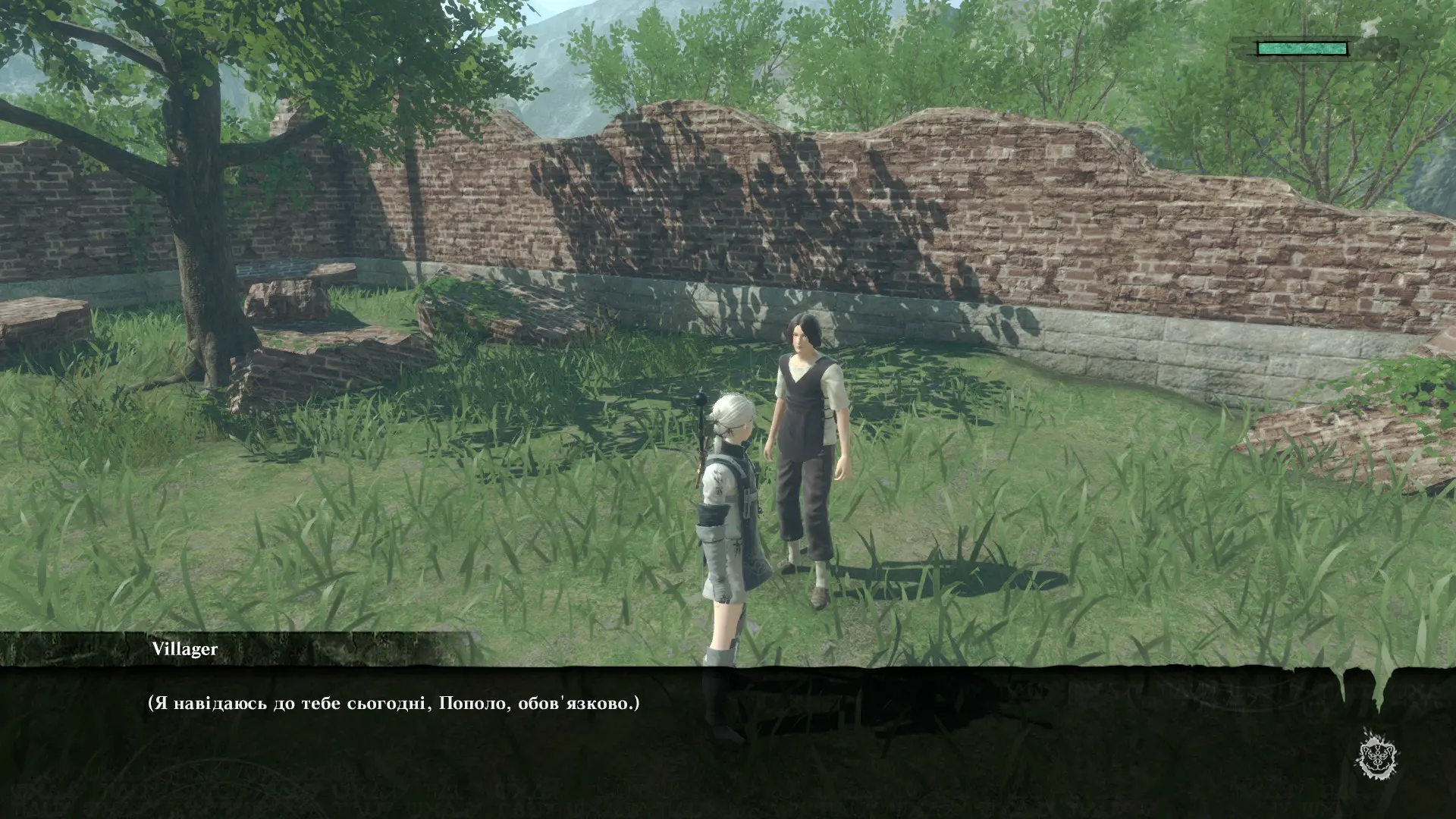
Task: Advance dialogue via the lion emblem icon
Action: click(x=1378, y=755)
